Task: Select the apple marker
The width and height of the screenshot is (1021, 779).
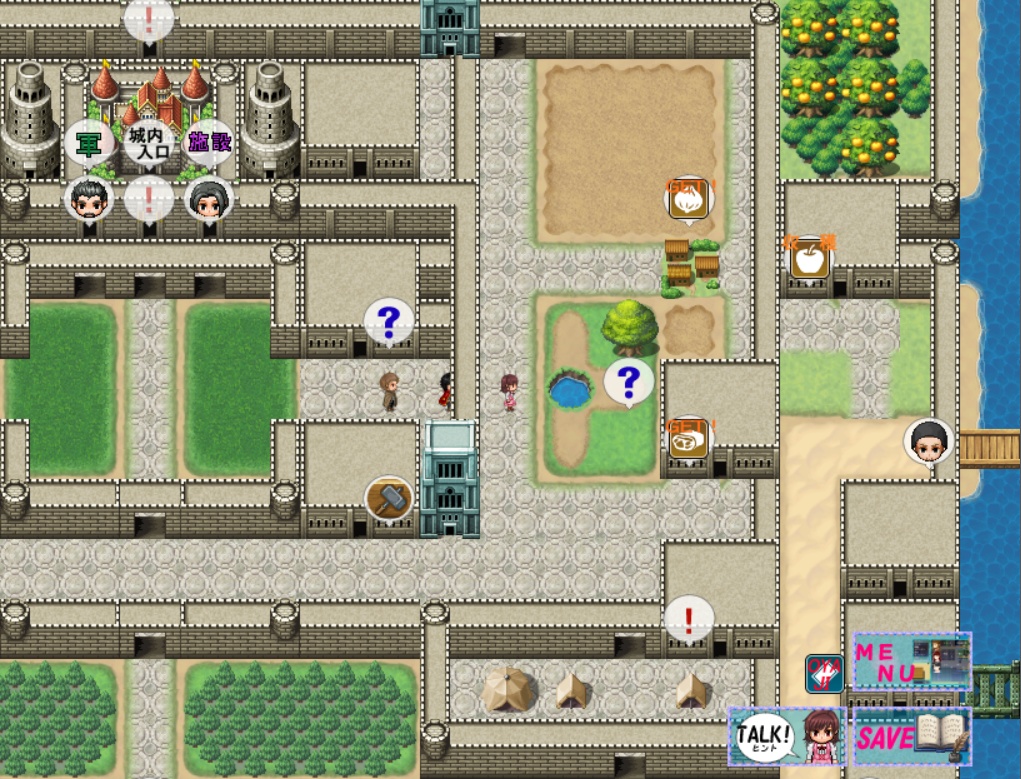Action: 810,260
